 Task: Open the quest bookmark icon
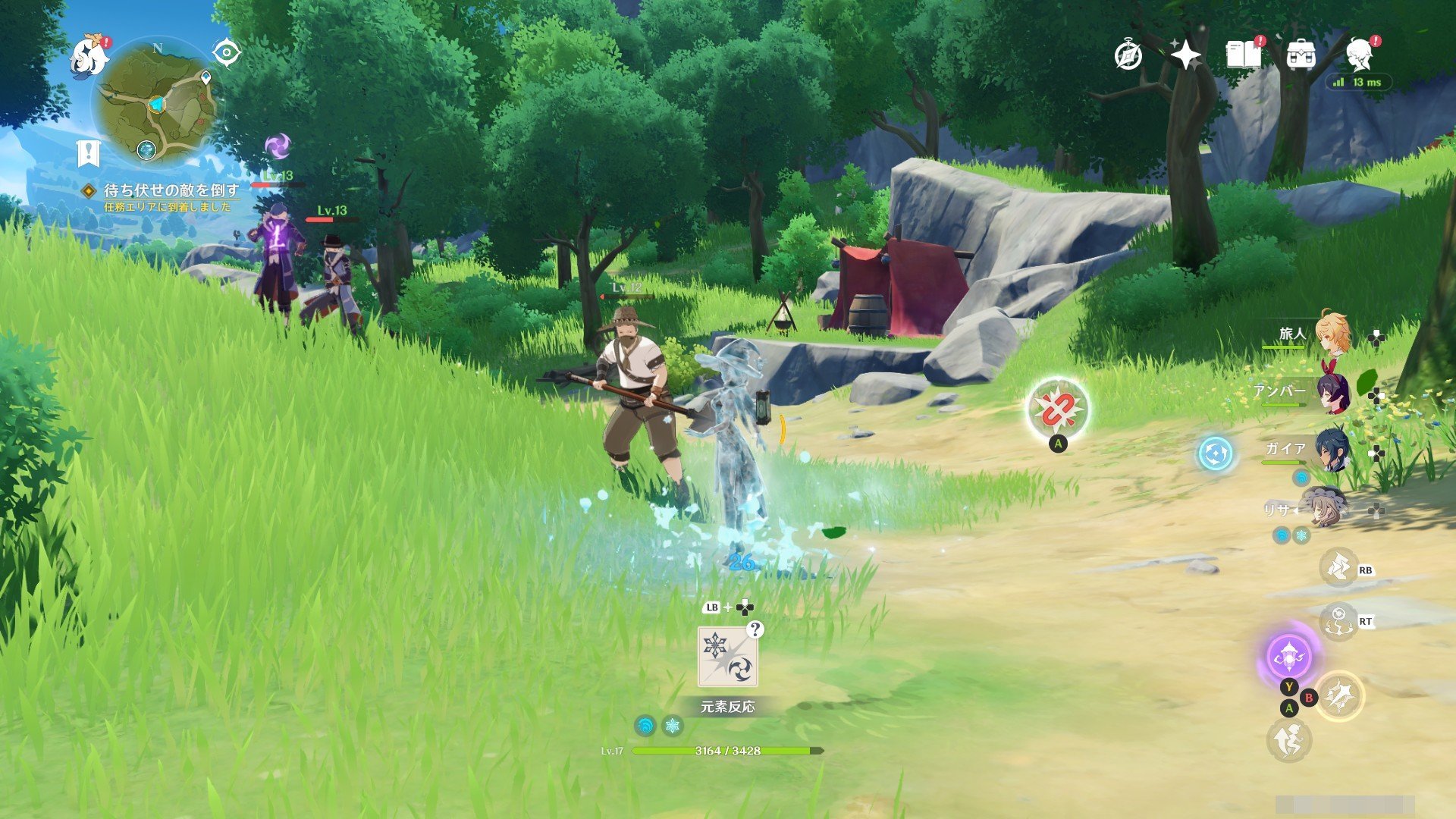(x=89, y=152)
